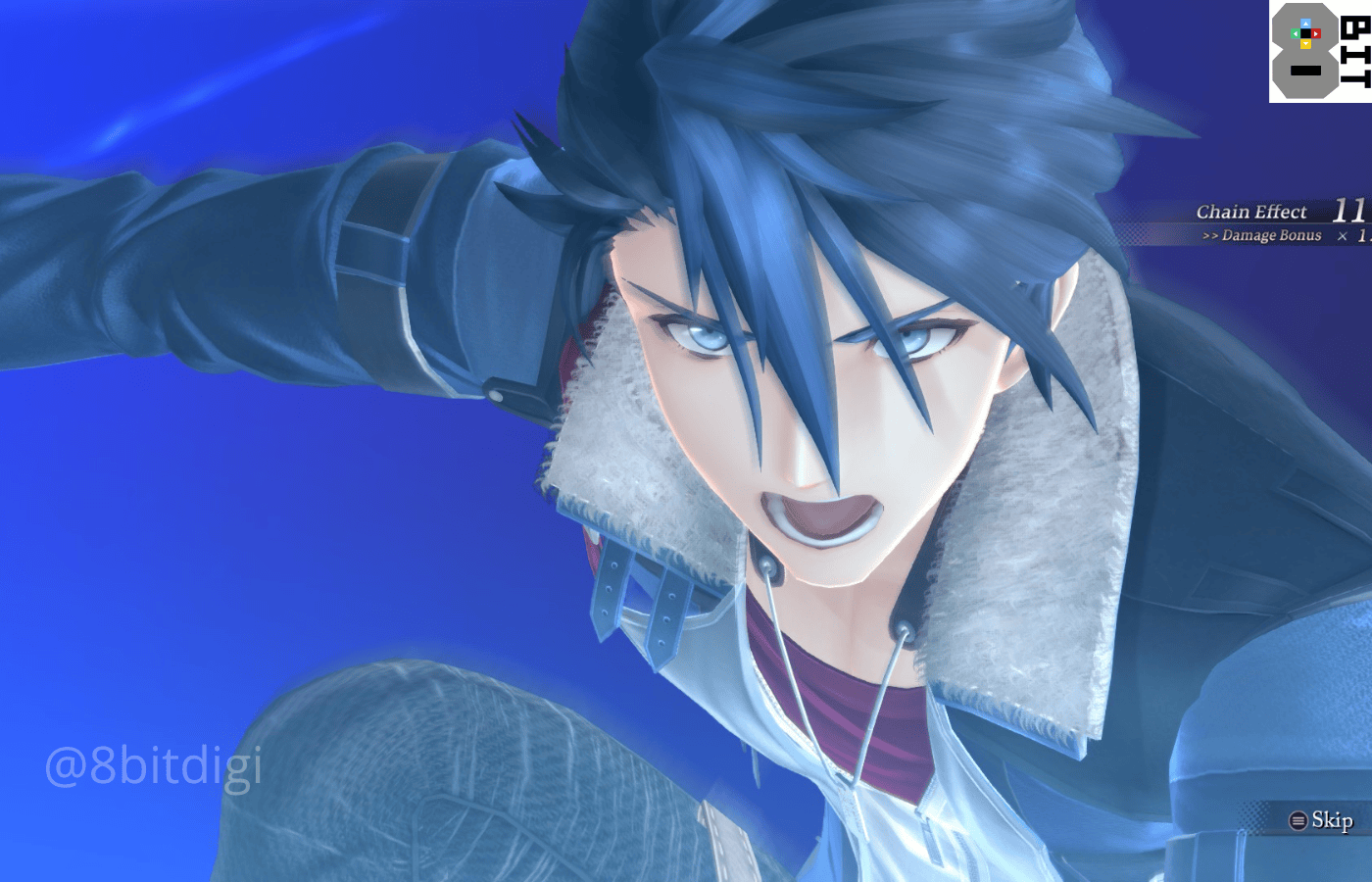Expand the double chevron before Damage Bonus
1372x882 pixels.
click(x=1212, y=235)
